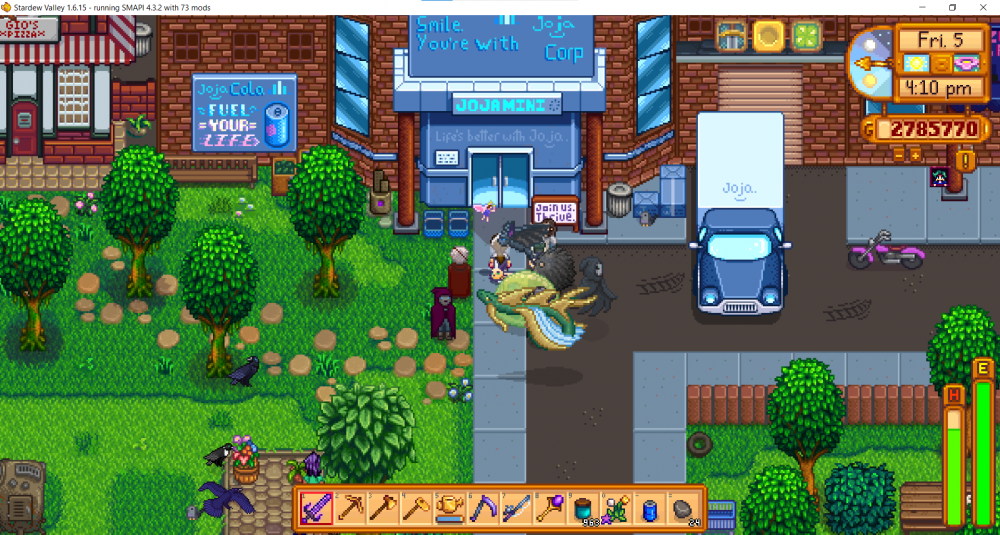
Task: Choose the flower bouquet hotbar slot
Action: [x=617, y=508]
